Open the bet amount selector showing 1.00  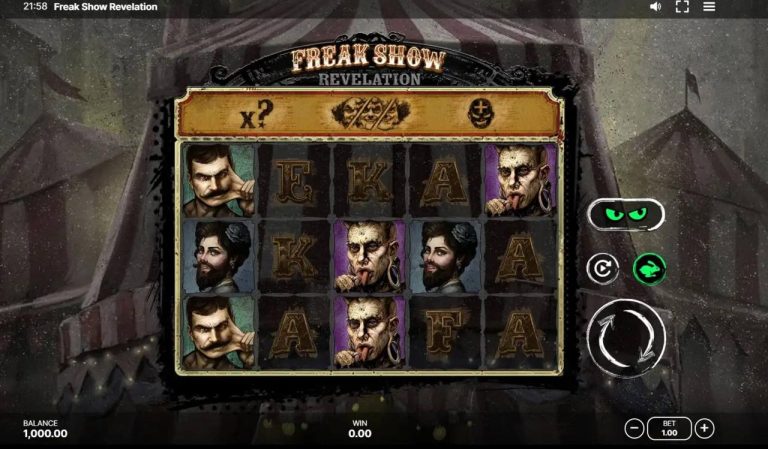click(x=669, y=429)
